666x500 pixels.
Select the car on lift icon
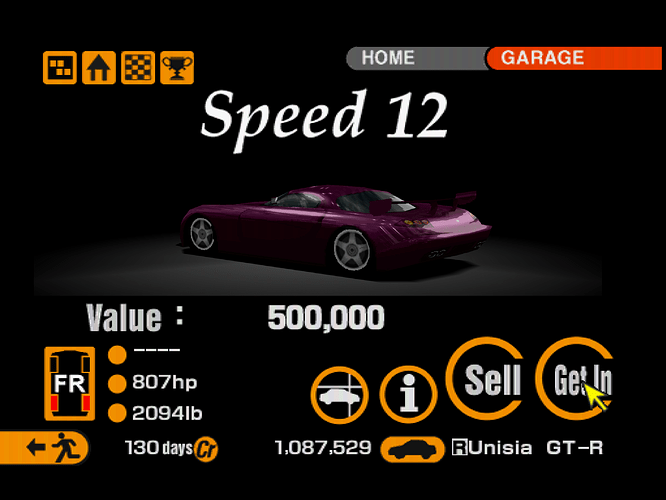coord(339,393)
